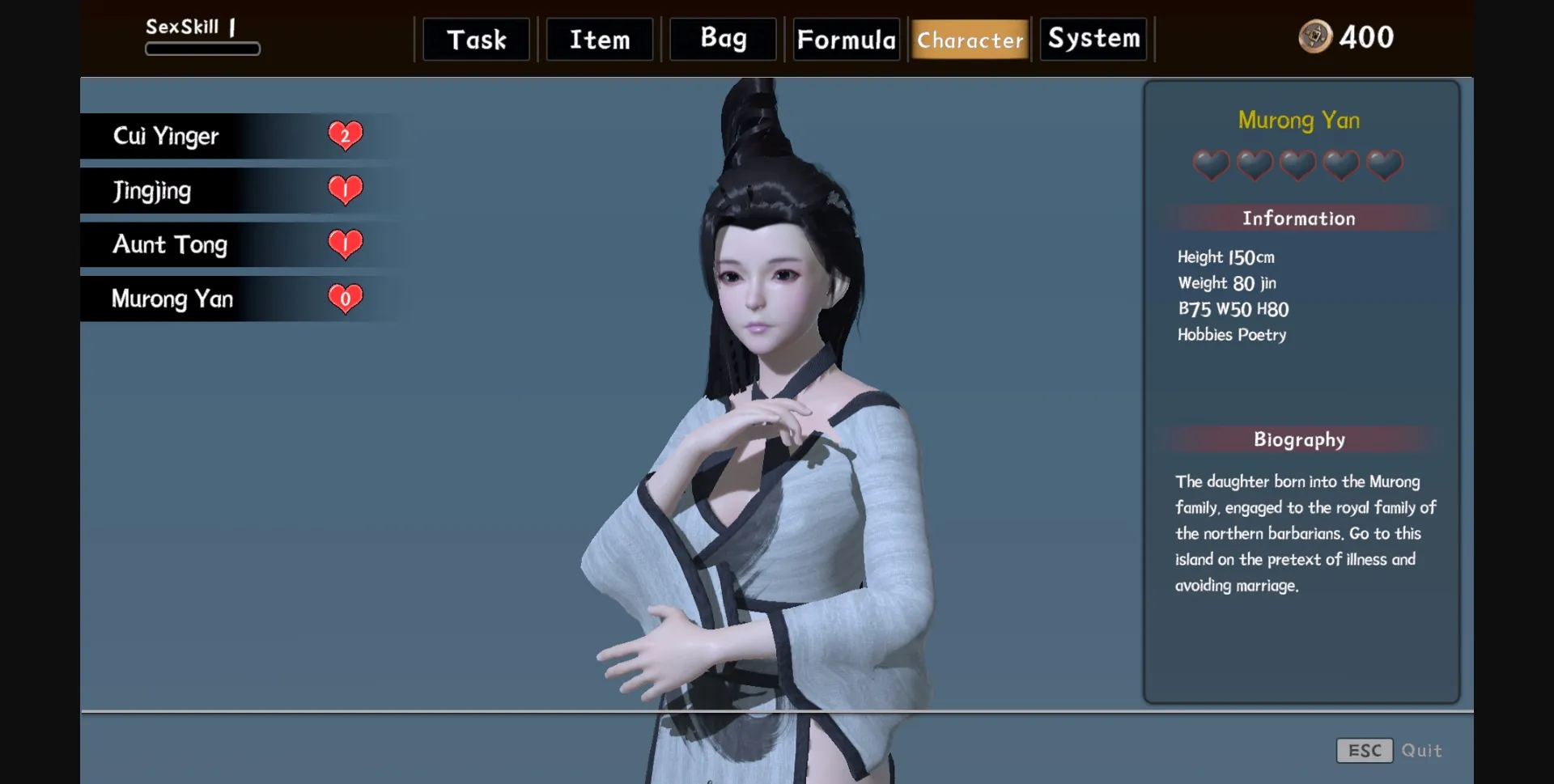Viewport: 1554px width, 784px height.
Task: Expand the Biography section header
Action: [1297, 439]
